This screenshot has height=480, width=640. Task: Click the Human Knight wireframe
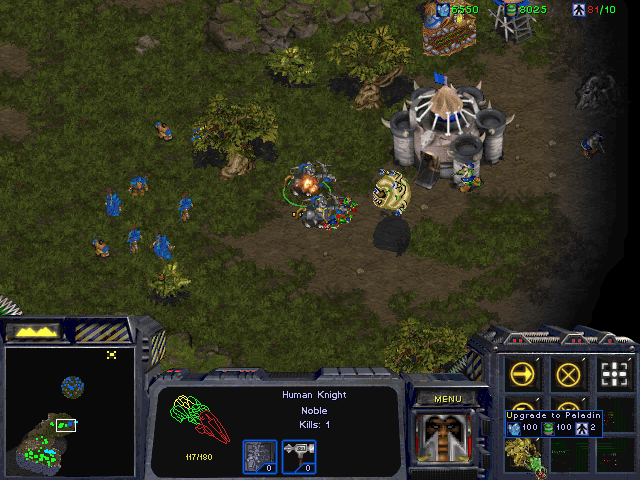[200, 420]
